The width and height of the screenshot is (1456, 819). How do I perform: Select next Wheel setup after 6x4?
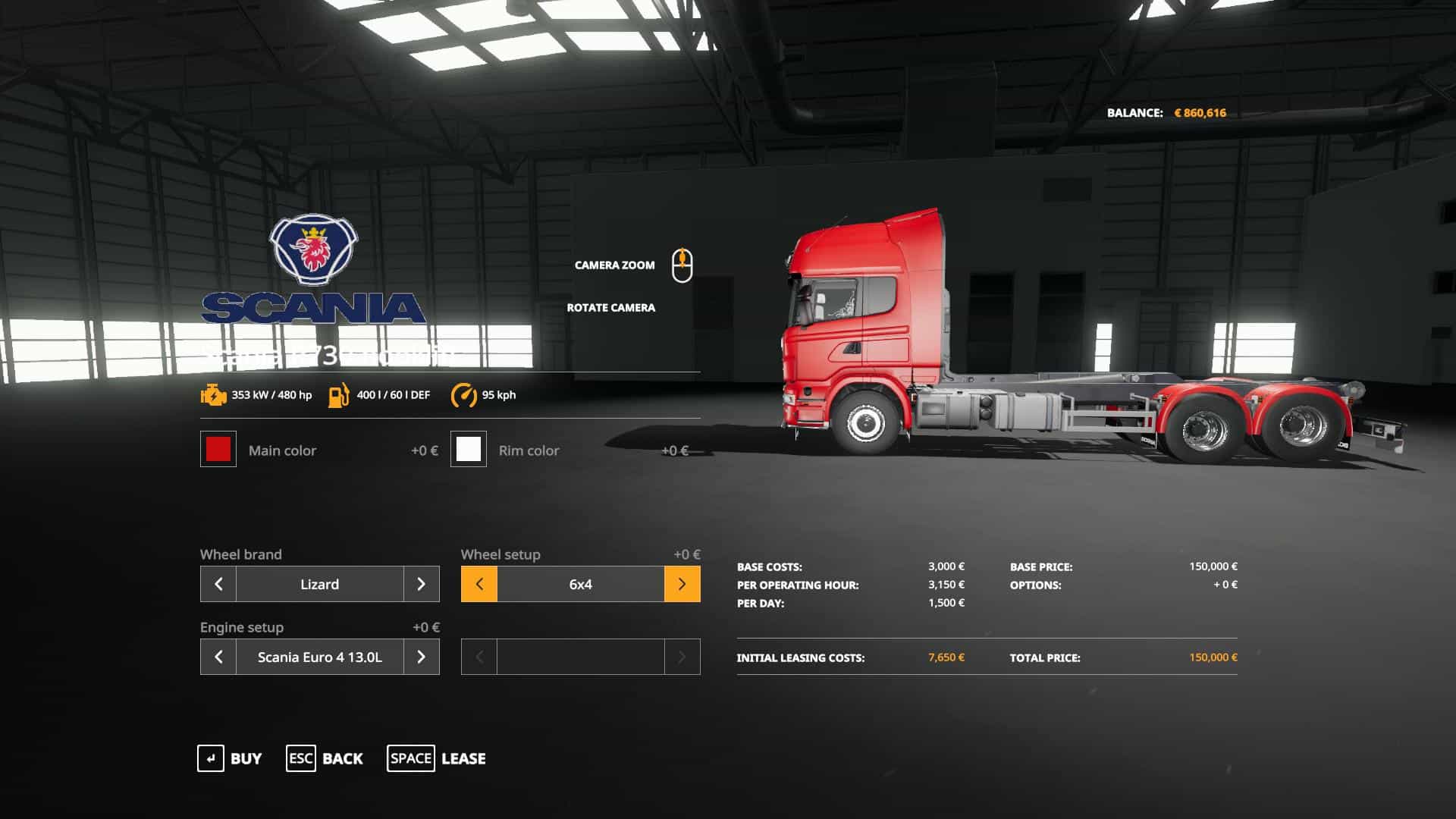[682, 584]
